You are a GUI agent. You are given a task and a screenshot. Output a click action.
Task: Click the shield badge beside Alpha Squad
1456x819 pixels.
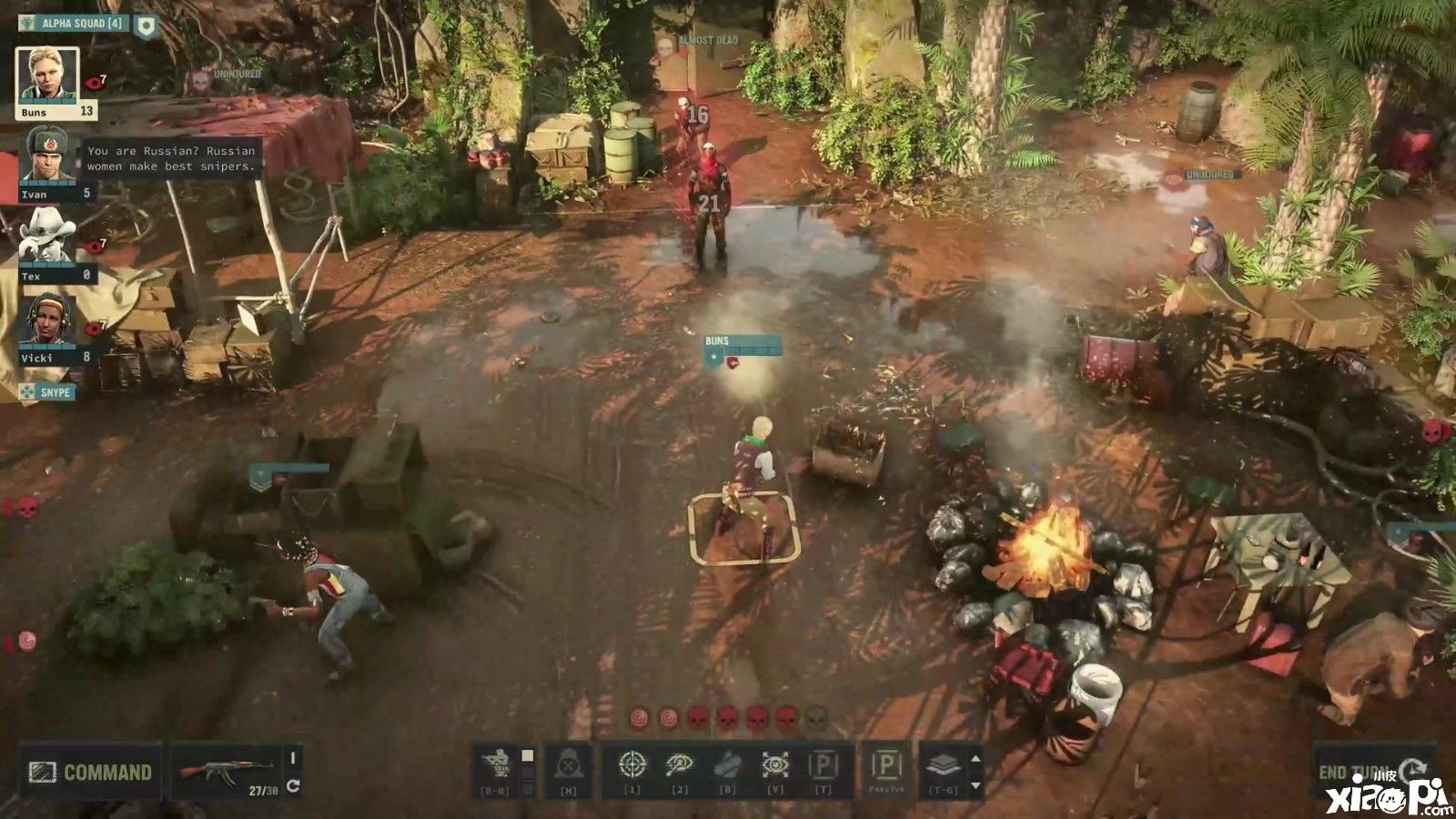[146, 25]
